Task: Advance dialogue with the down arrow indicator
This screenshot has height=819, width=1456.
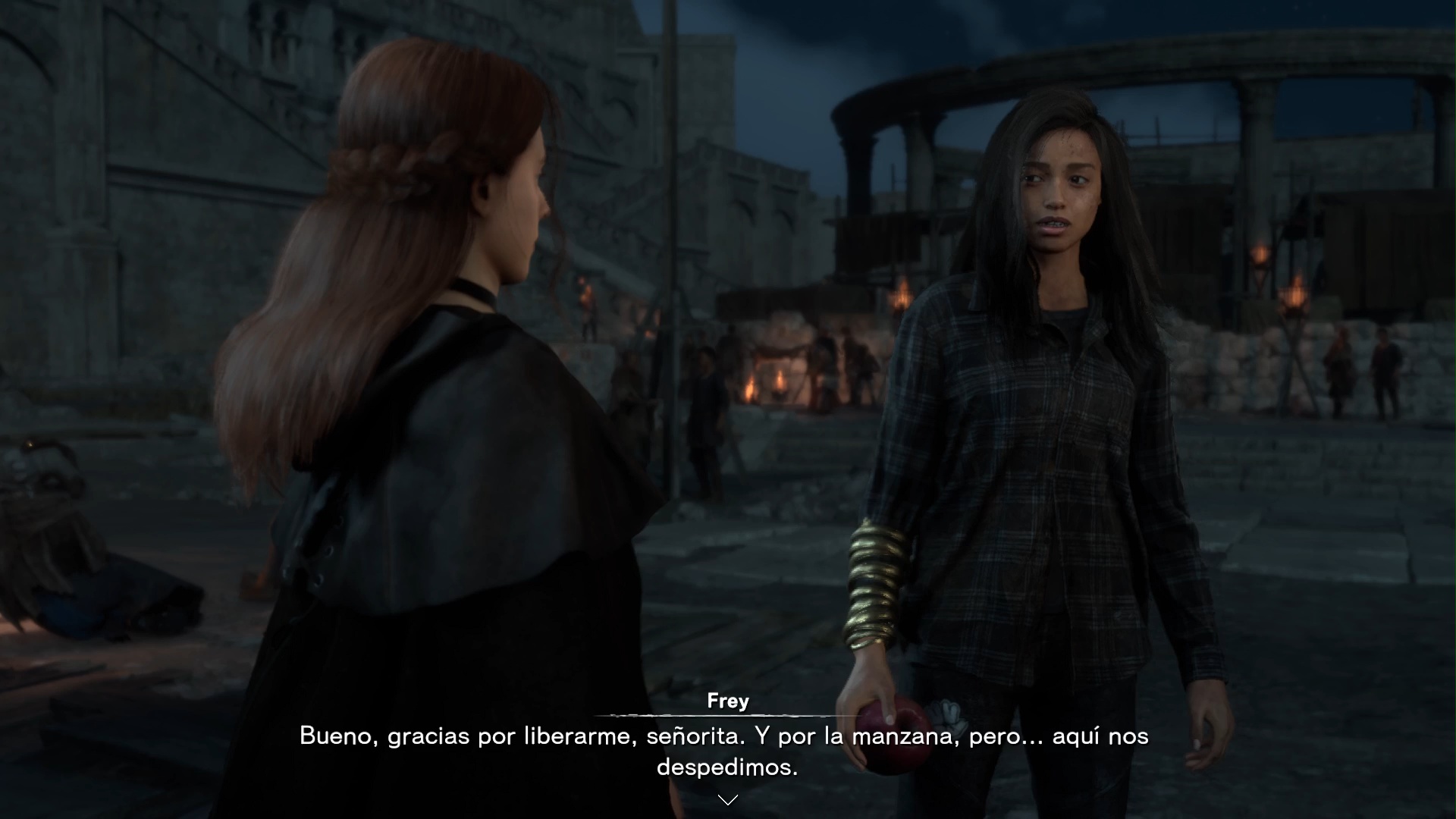Action: click(727, 800)
